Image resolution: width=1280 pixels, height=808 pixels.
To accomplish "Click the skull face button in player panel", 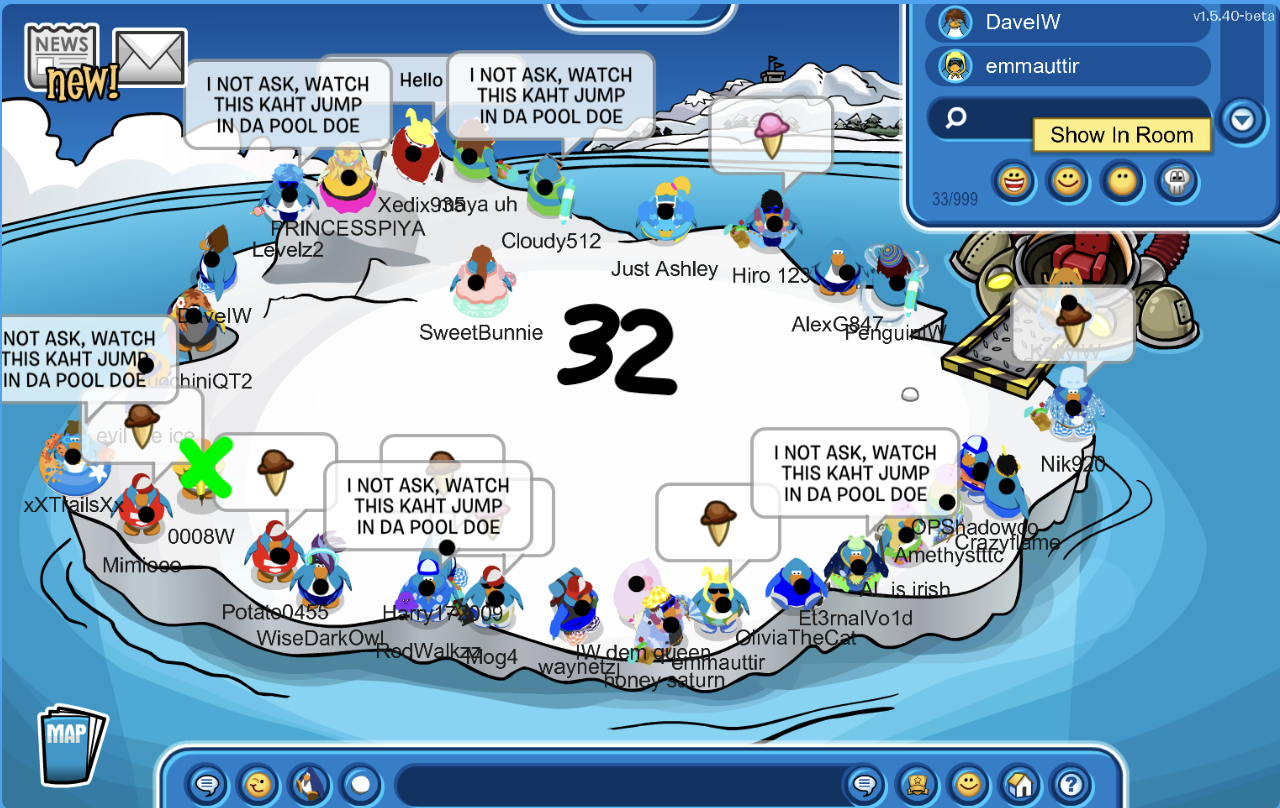I will tap(1177, 181).
